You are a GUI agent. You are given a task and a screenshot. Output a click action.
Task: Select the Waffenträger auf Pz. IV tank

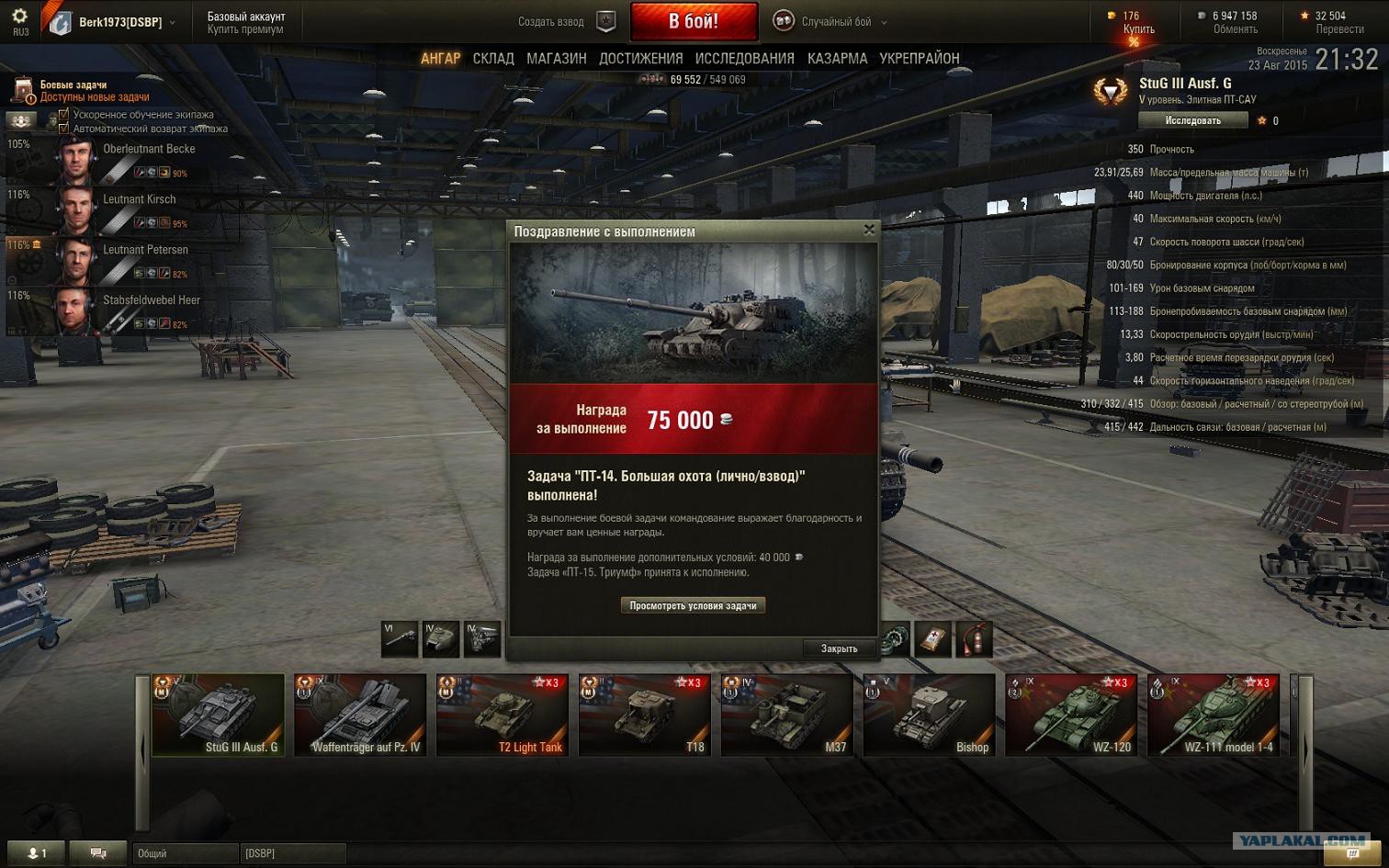[360, 715]
